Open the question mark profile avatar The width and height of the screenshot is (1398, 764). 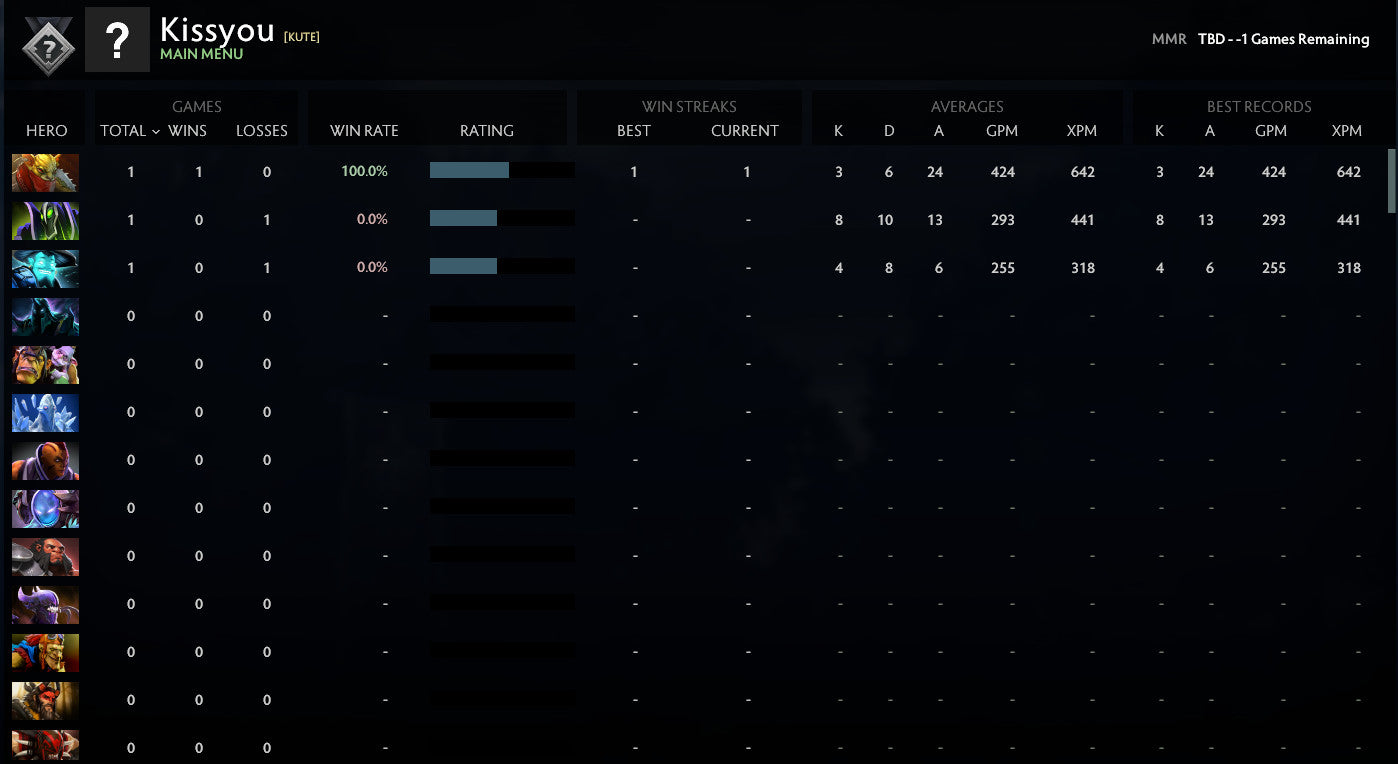click(119, 40)
